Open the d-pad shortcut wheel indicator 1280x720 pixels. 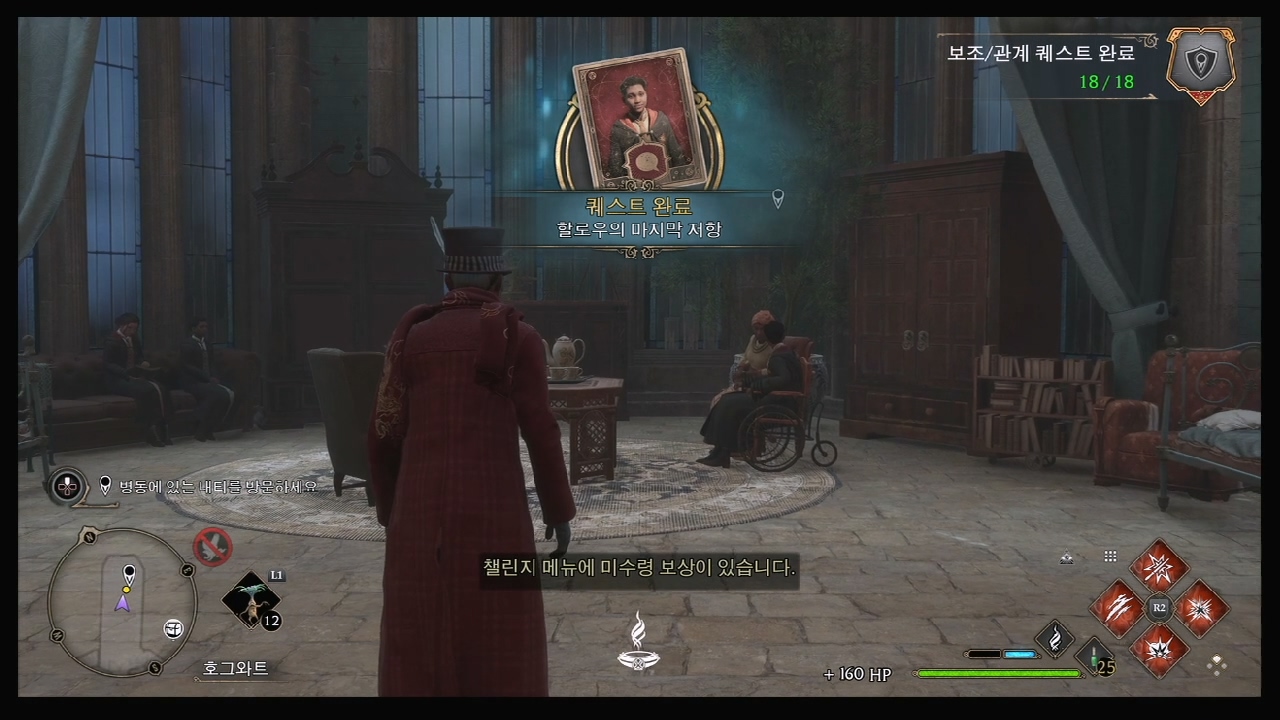(67, 487)
